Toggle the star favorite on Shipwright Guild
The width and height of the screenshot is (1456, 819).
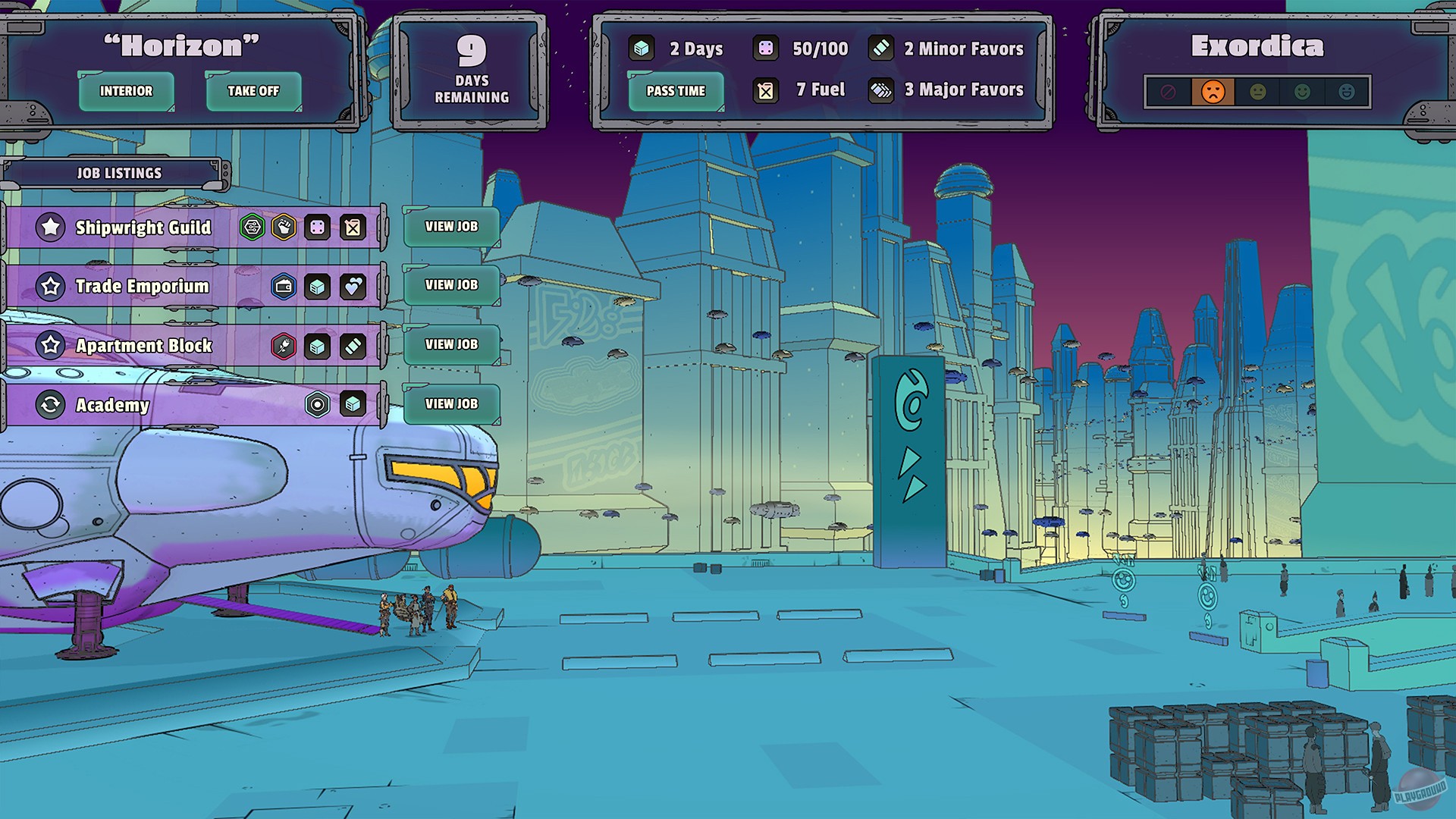pyautogui.click(x=50, y=227)
